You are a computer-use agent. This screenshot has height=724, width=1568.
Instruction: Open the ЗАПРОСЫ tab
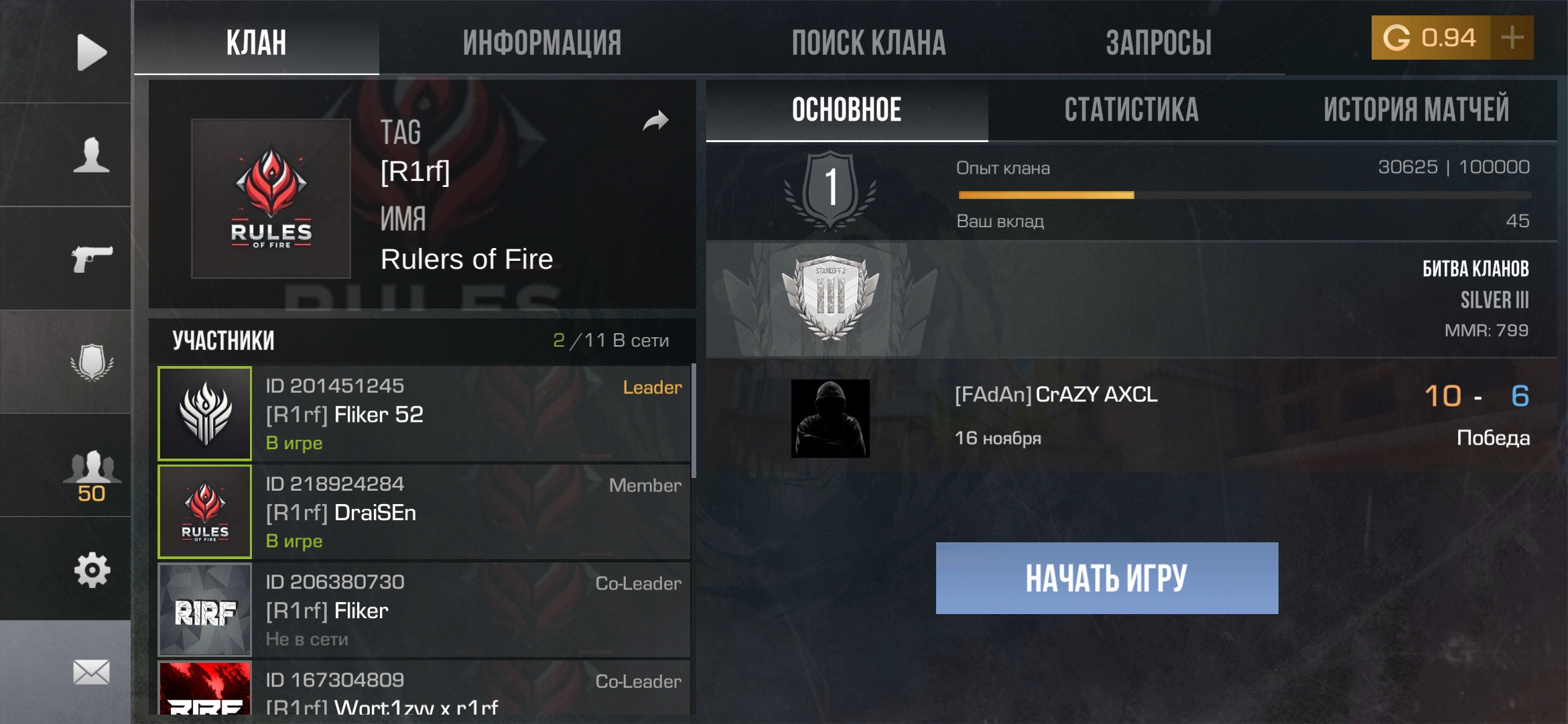click(1159, 42)
